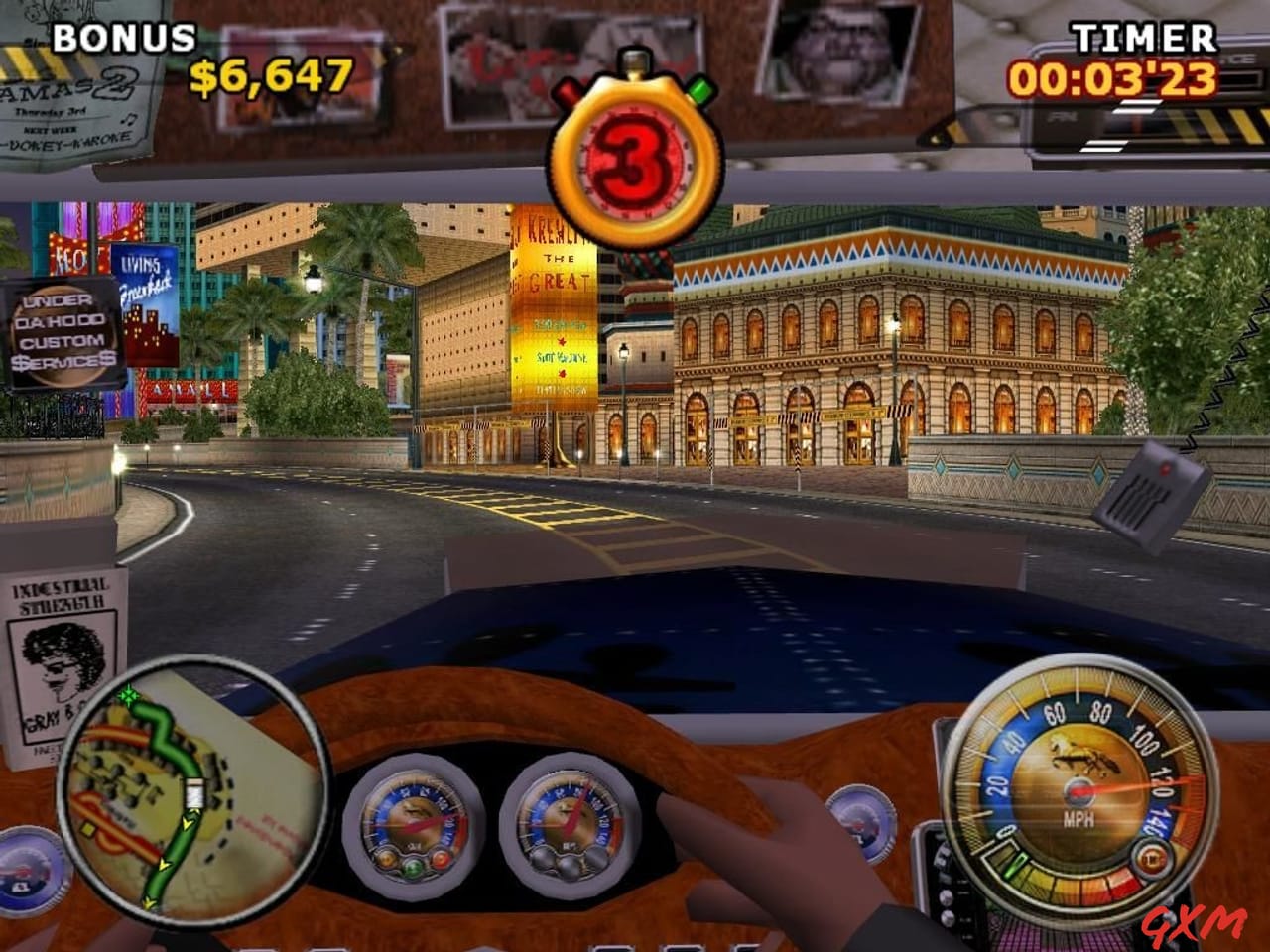Click the Kremlin The Great billboard
The image size is (1270, 952).
click(x=556, y=297)
